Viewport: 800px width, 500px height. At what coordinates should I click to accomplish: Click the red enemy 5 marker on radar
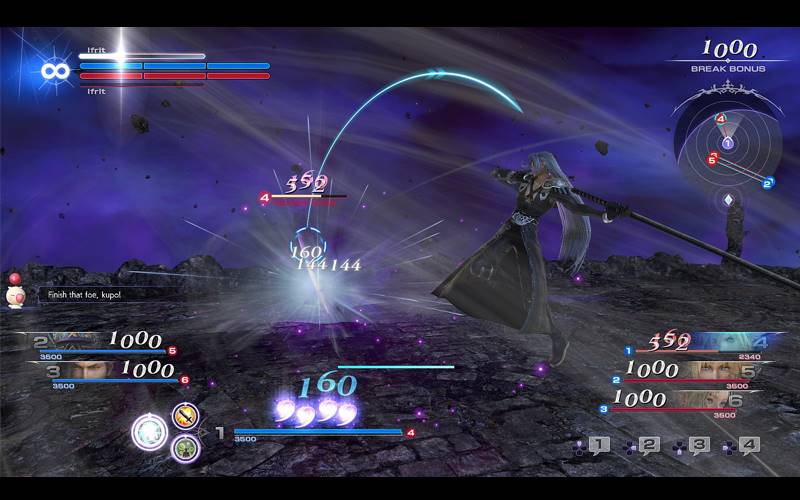click(x=712, y=158)
